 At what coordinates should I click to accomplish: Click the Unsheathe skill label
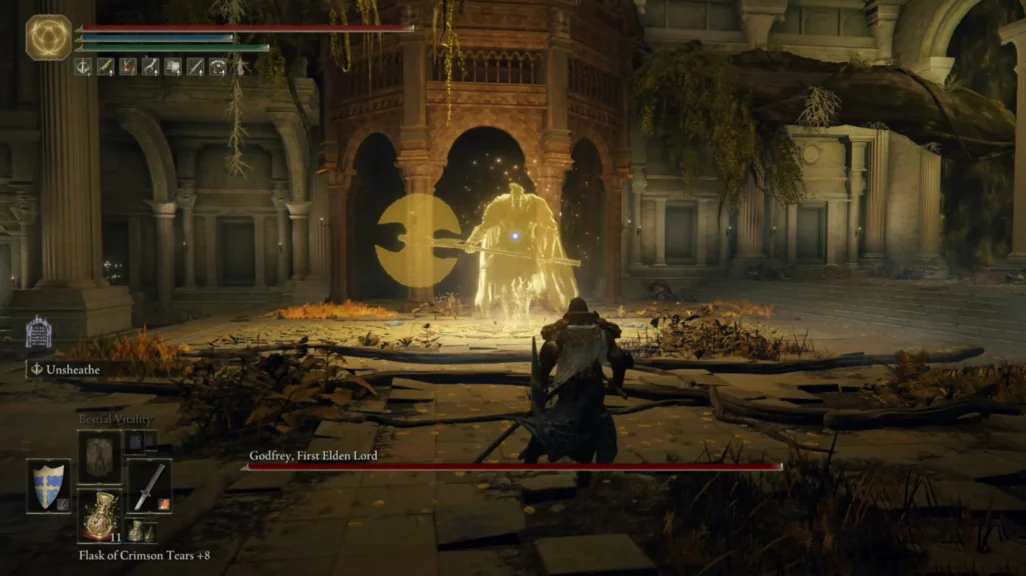(x=74, y=369)
